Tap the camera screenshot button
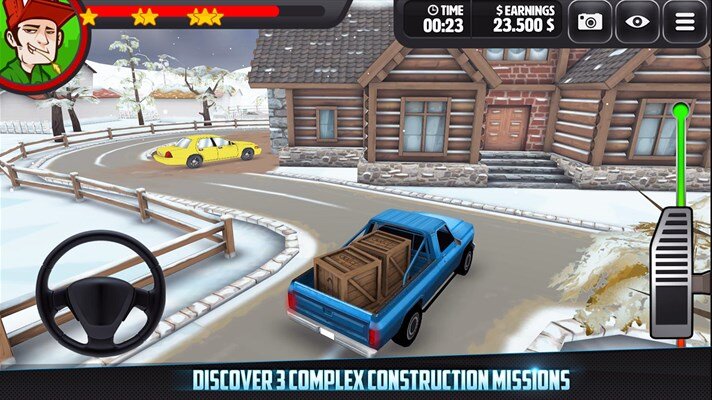712x400 pixels. pyautogui.click(x=590, y=21)
